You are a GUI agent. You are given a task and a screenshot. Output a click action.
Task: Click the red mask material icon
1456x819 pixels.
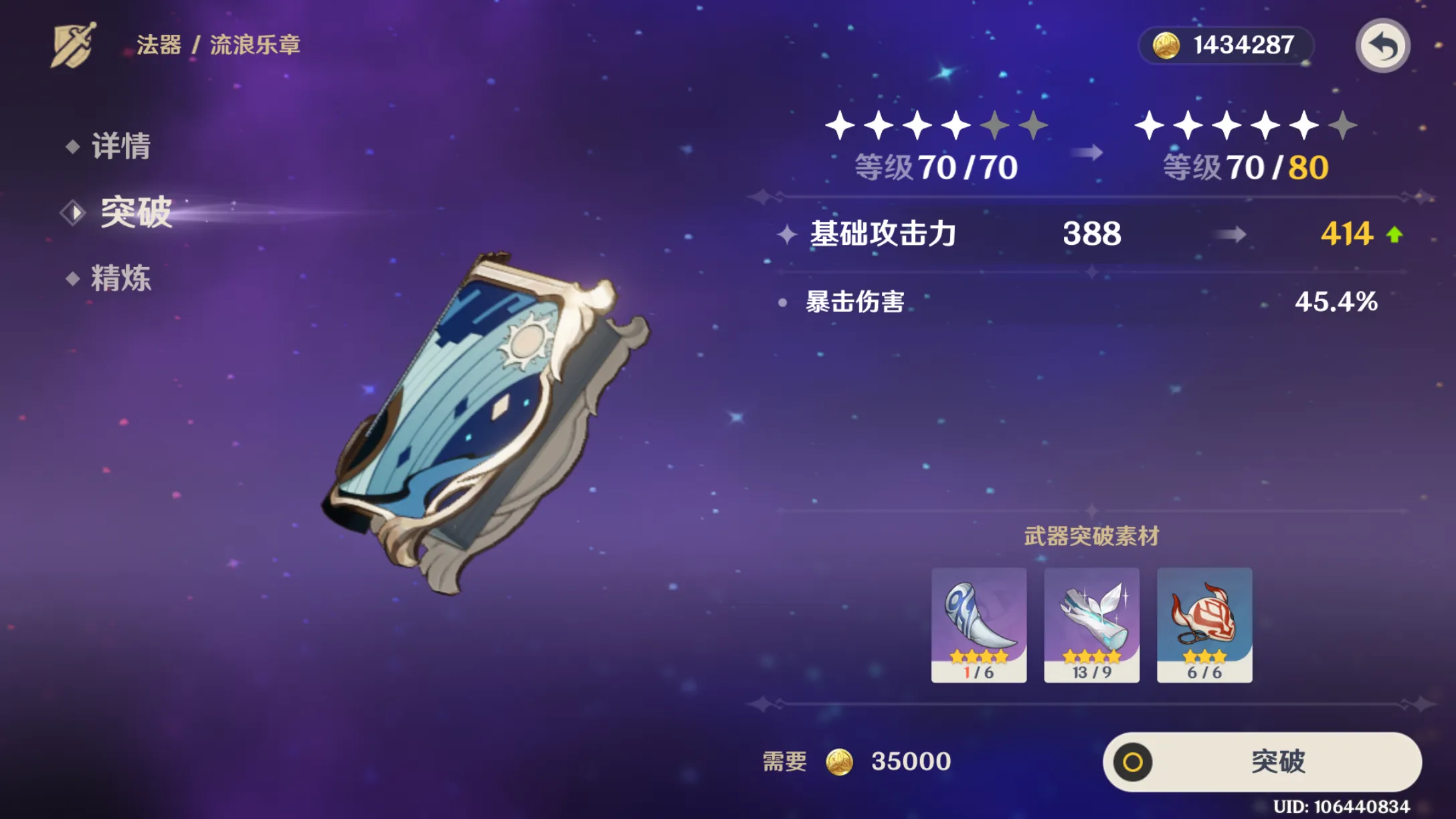[x=1204, y=622]
